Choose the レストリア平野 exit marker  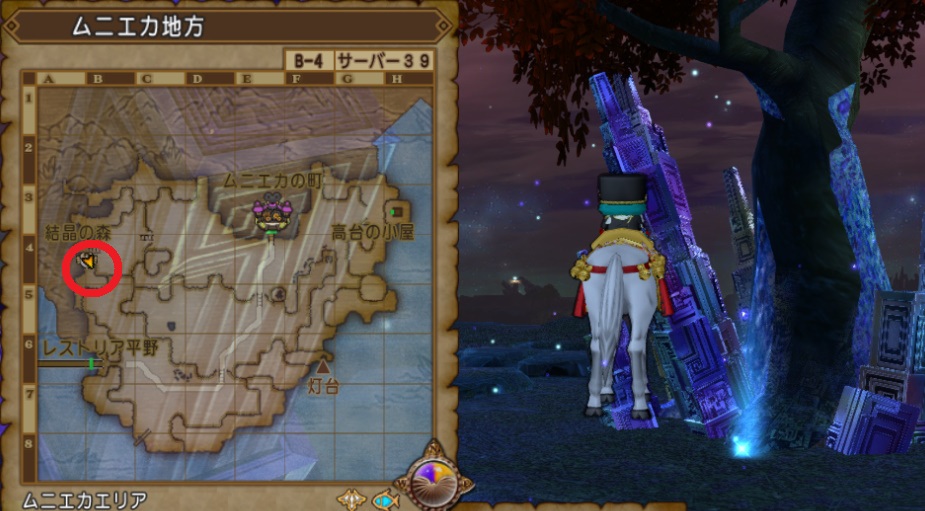click(x=93, y=364)
